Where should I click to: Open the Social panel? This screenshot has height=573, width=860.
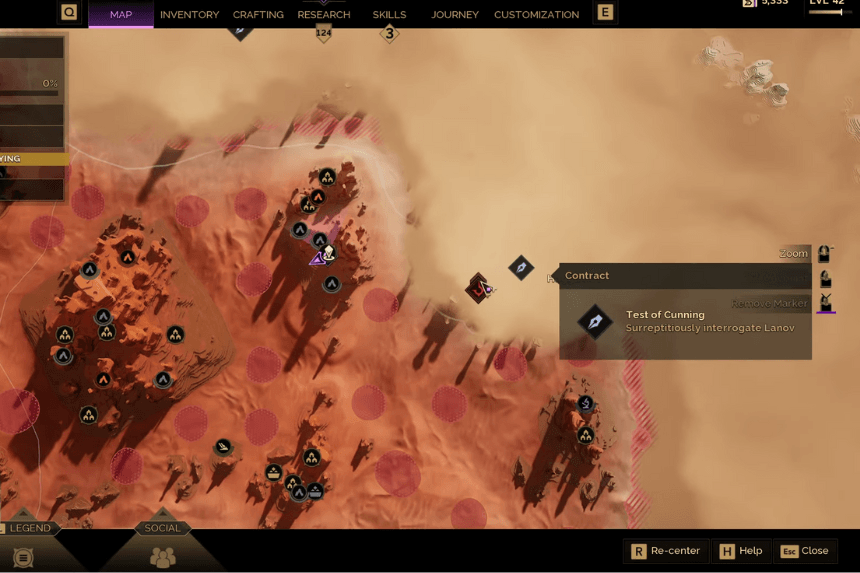(x=162, y=528)
